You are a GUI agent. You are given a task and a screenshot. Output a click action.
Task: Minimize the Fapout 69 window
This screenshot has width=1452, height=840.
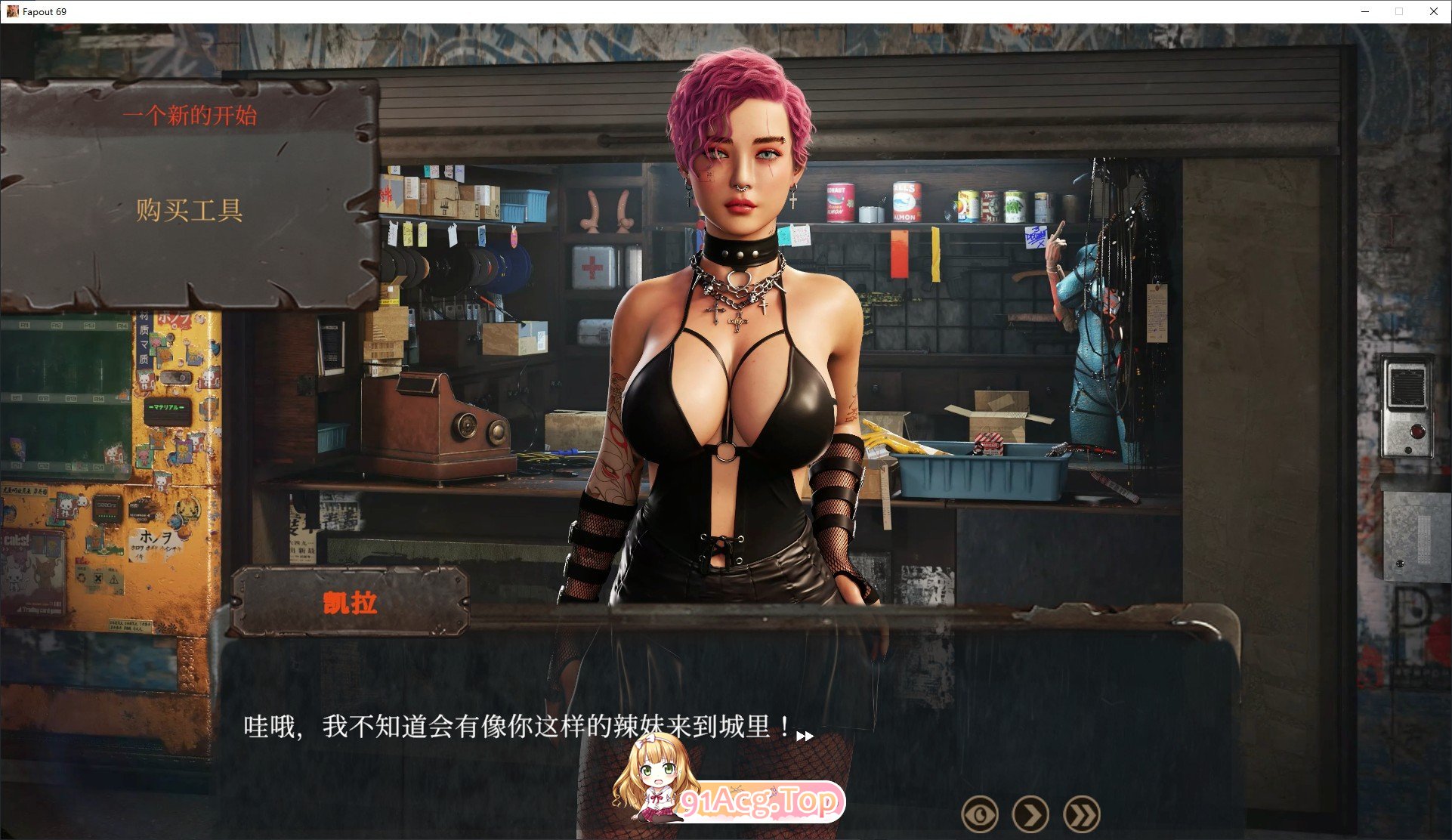pyautogui.click(x=1364, y=11)
